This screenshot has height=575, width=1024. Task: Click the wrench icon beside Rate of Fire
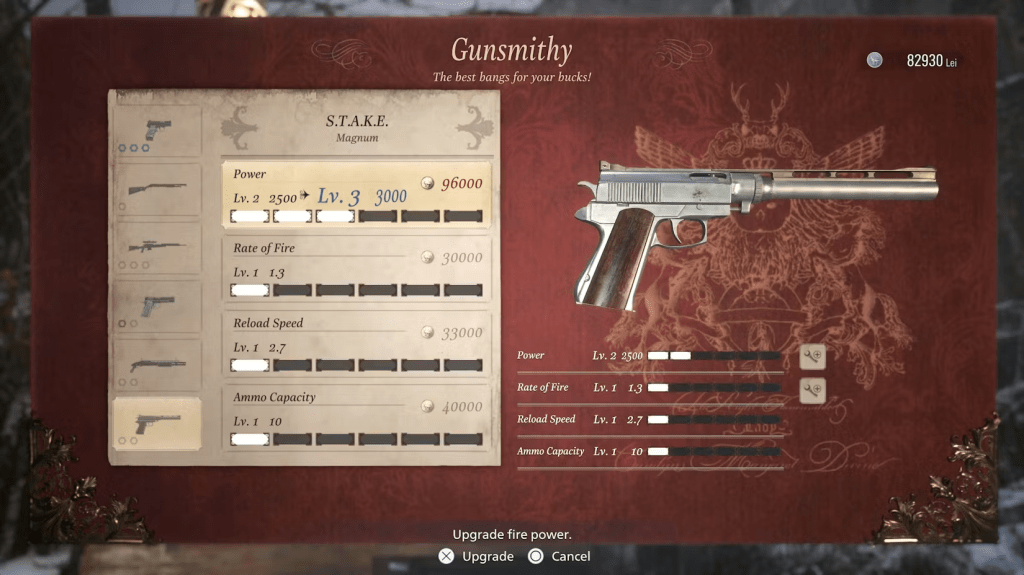(x=812, y=389)
